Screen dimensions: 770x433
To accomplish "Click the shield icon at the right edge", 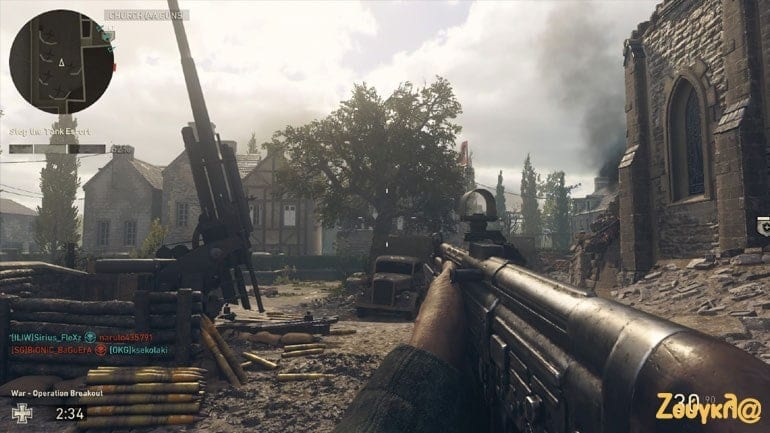I will click(x=763, y=226).
